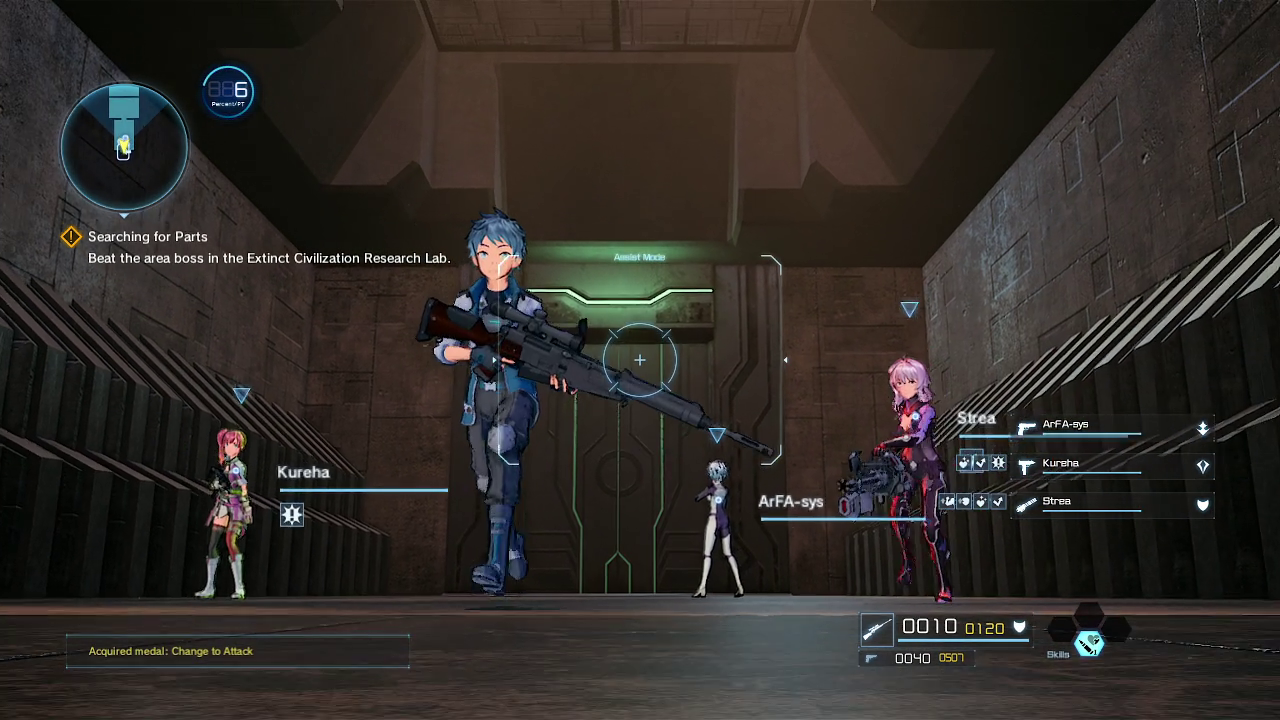
Task: Open the circular minimap
Action: 124,146
